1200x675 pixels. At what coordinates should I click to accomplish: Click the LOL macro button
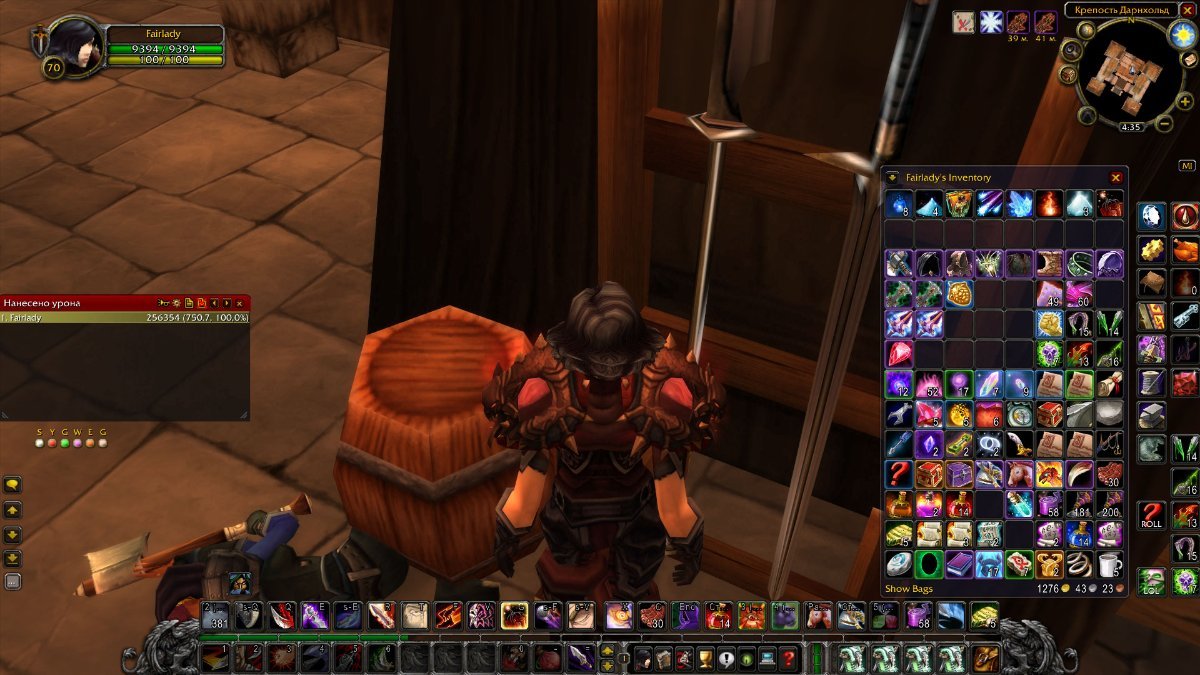pyautogui.click(x=1152, y=580)
